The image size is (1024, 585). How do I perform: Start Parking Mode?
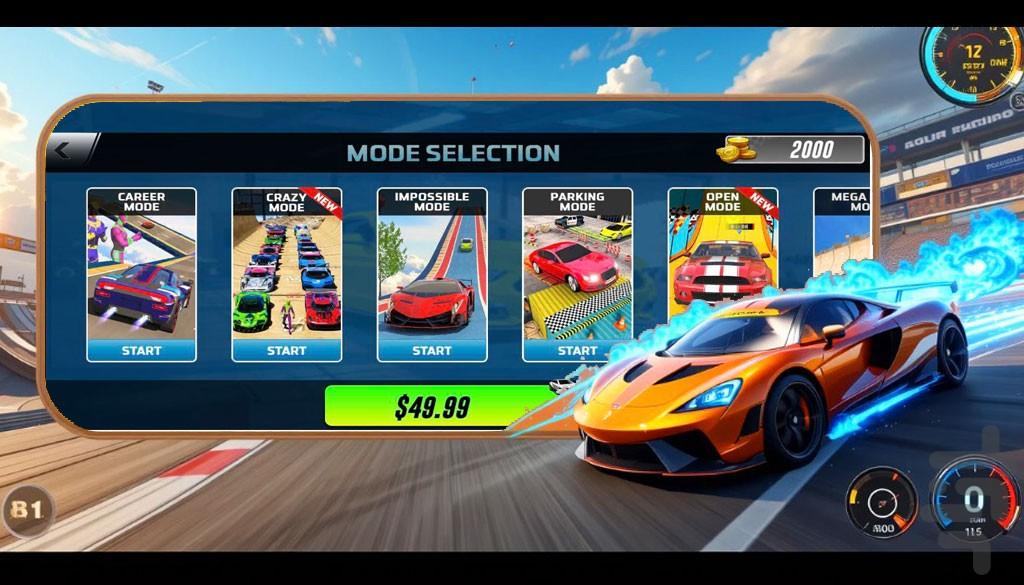point(576,350)
